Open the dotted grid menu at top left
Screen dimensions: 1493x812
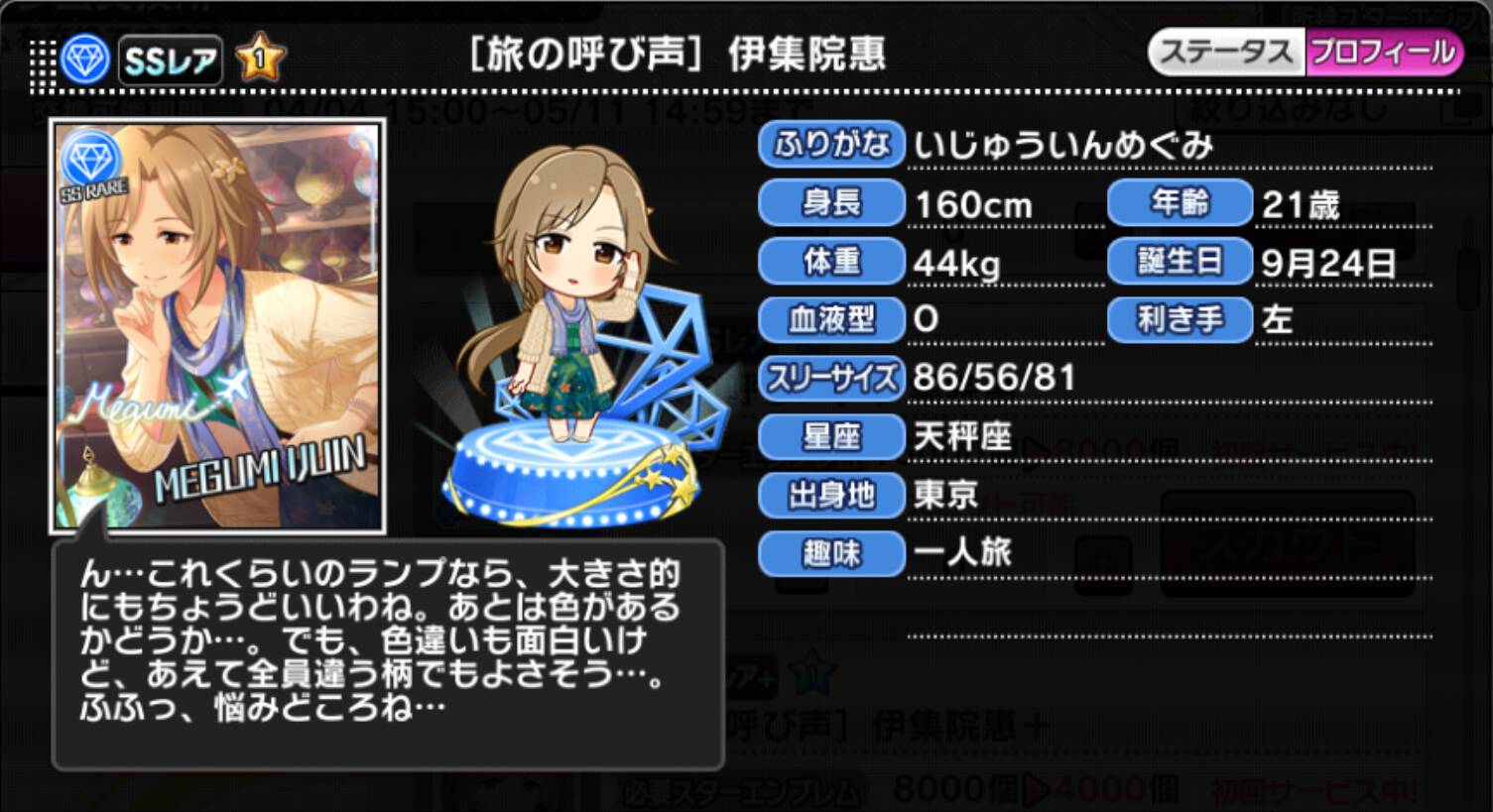42,58
